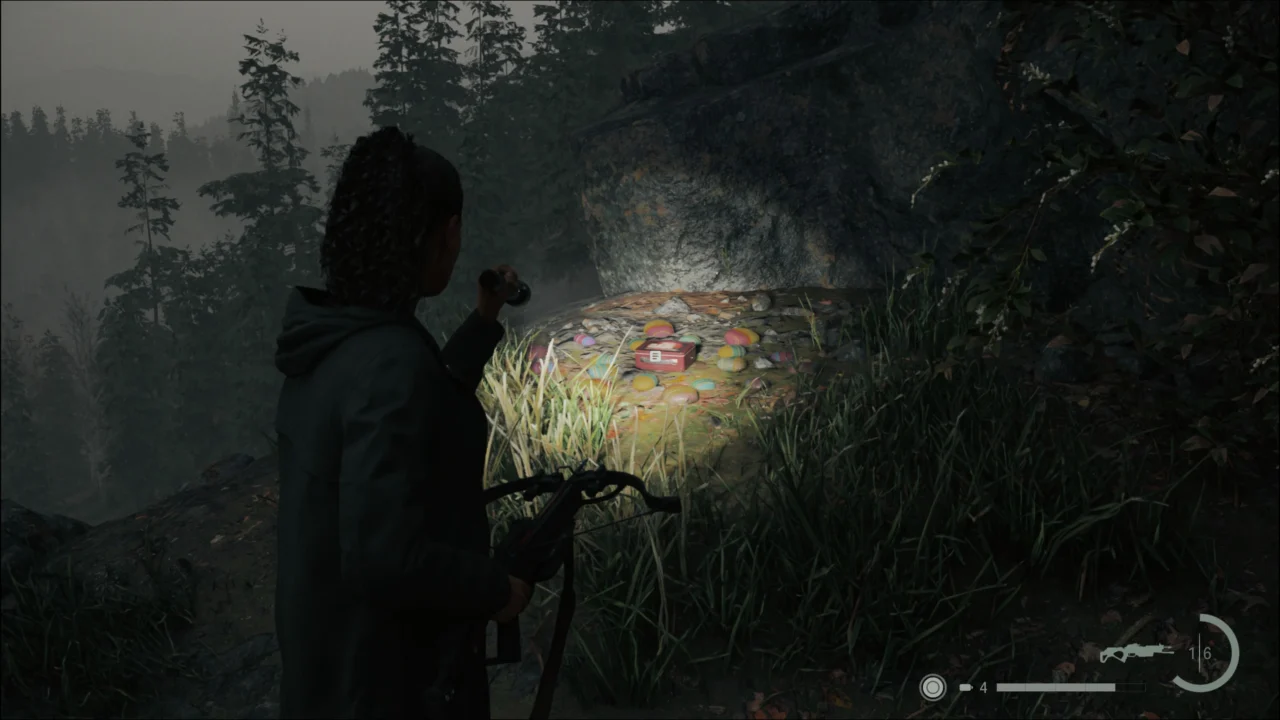The width and height of the screenshot is (1280, 720).
Task: Click the bullet icon next to the 4
Action: click(x=965, y=688)
